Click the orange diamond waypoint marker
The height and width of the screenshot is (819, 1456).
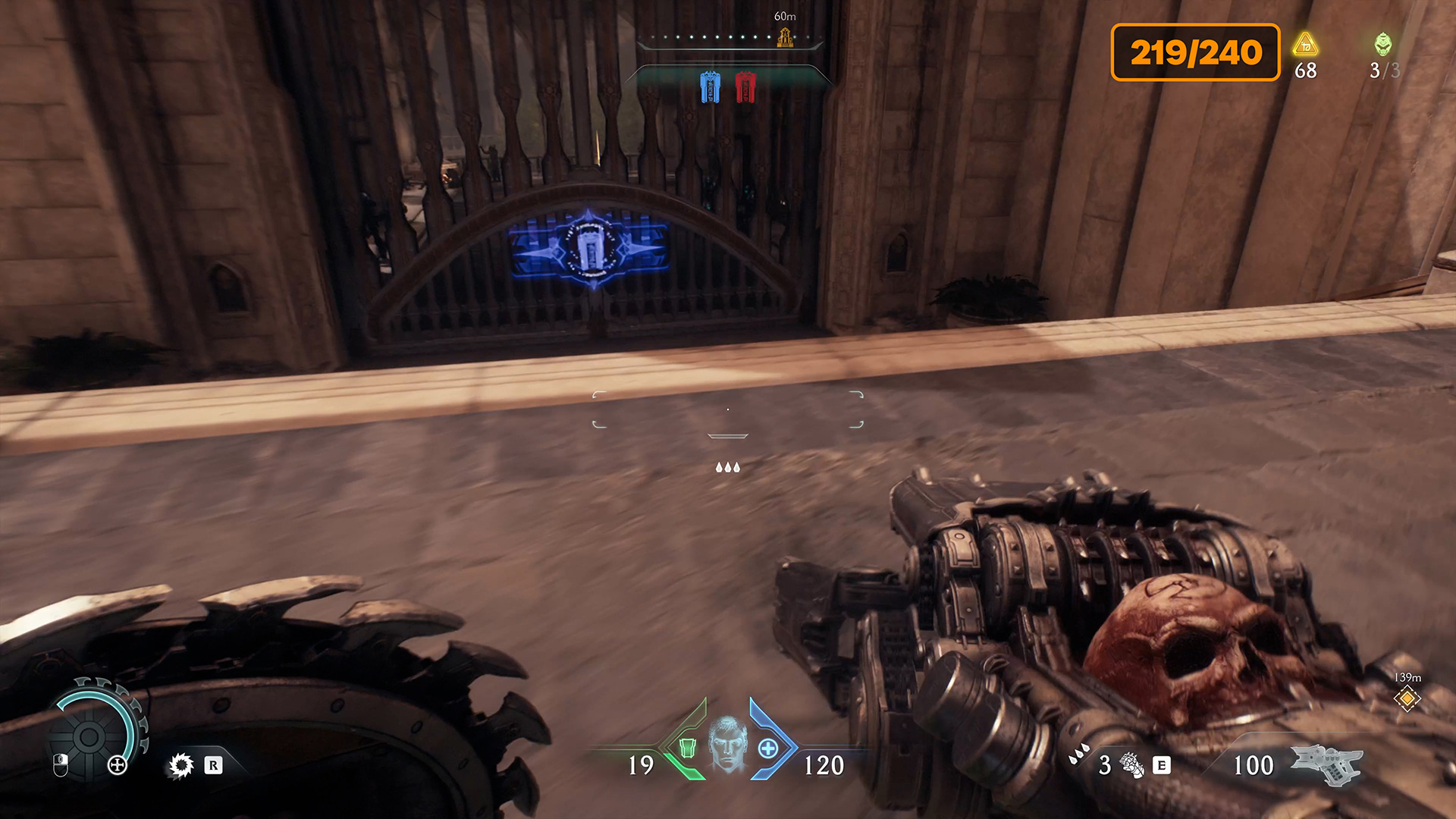click(1407, 698)
